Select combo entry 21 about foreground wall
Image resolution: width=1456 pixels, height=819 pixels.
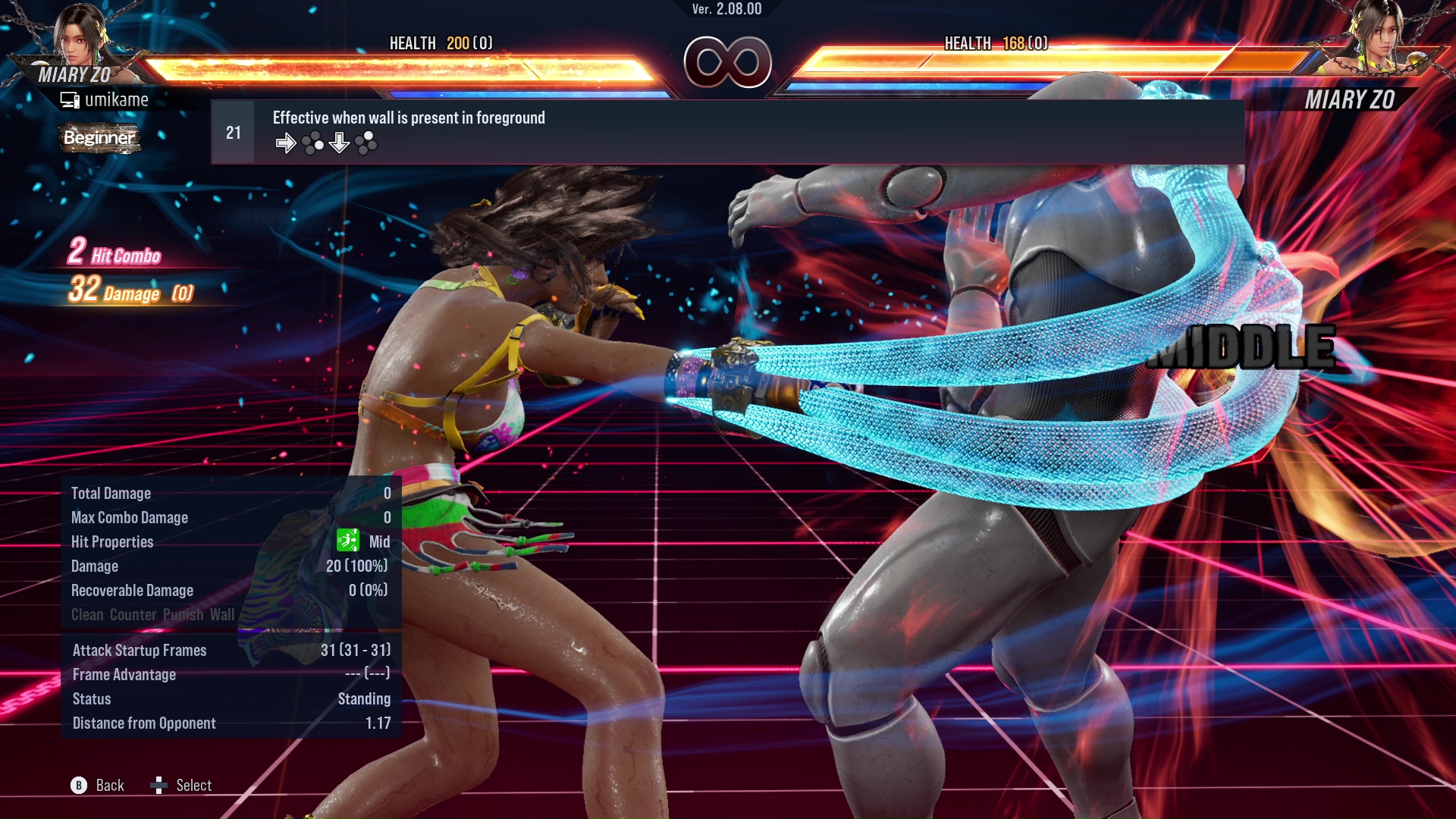726,132
